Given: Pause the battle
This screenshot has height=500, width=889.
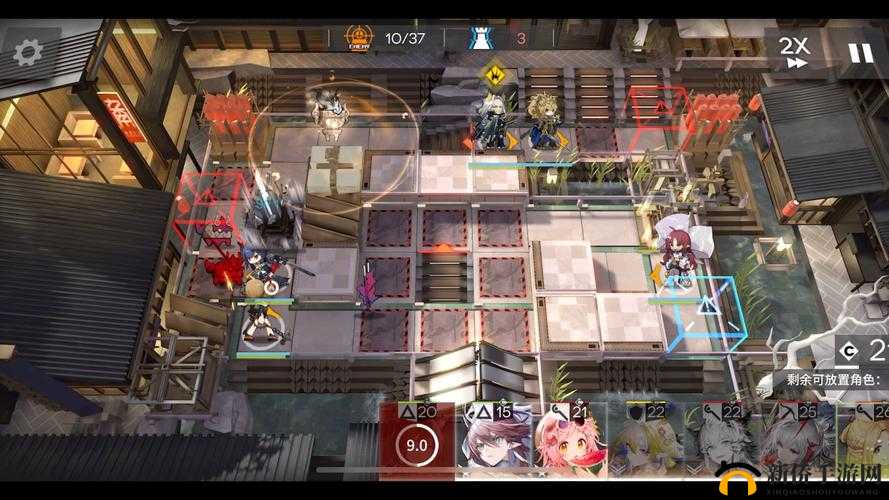Looking at the screenshot, I should click(x=860, y=52).
